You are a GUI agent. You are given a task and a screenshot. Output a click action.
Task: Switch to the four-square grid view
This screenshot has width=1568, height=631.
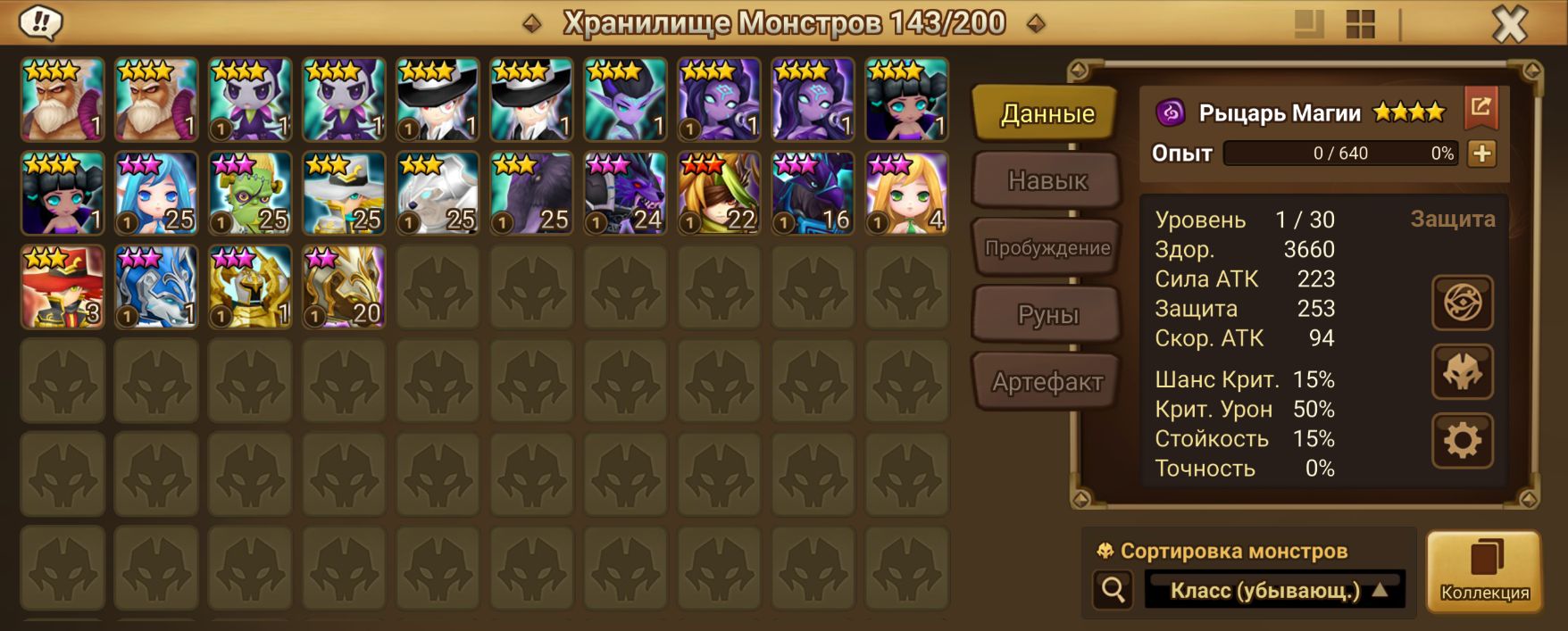1360,24
